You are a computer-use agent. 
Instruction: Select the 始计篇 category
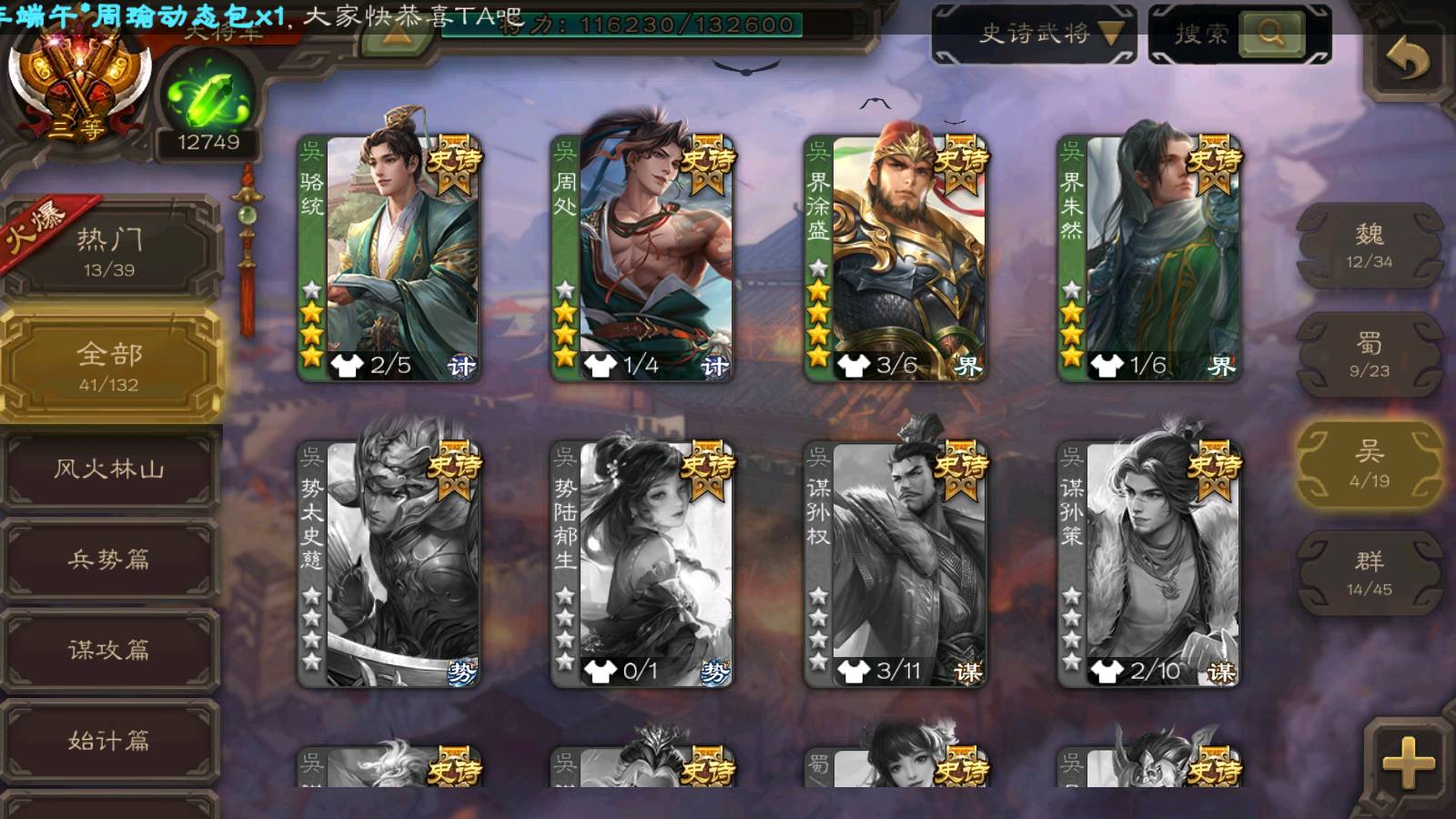coord(109,741)
